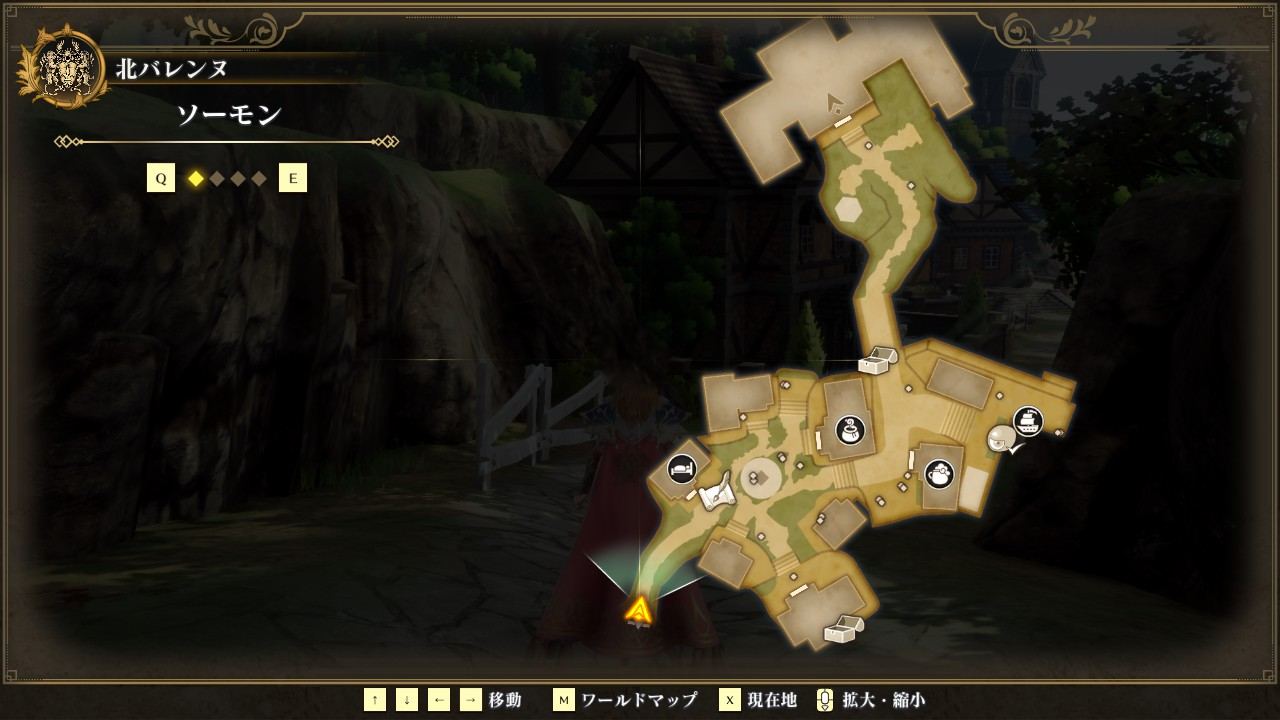
Task: Click the helmet marker with checkmark
Action: click(1003, 439)
